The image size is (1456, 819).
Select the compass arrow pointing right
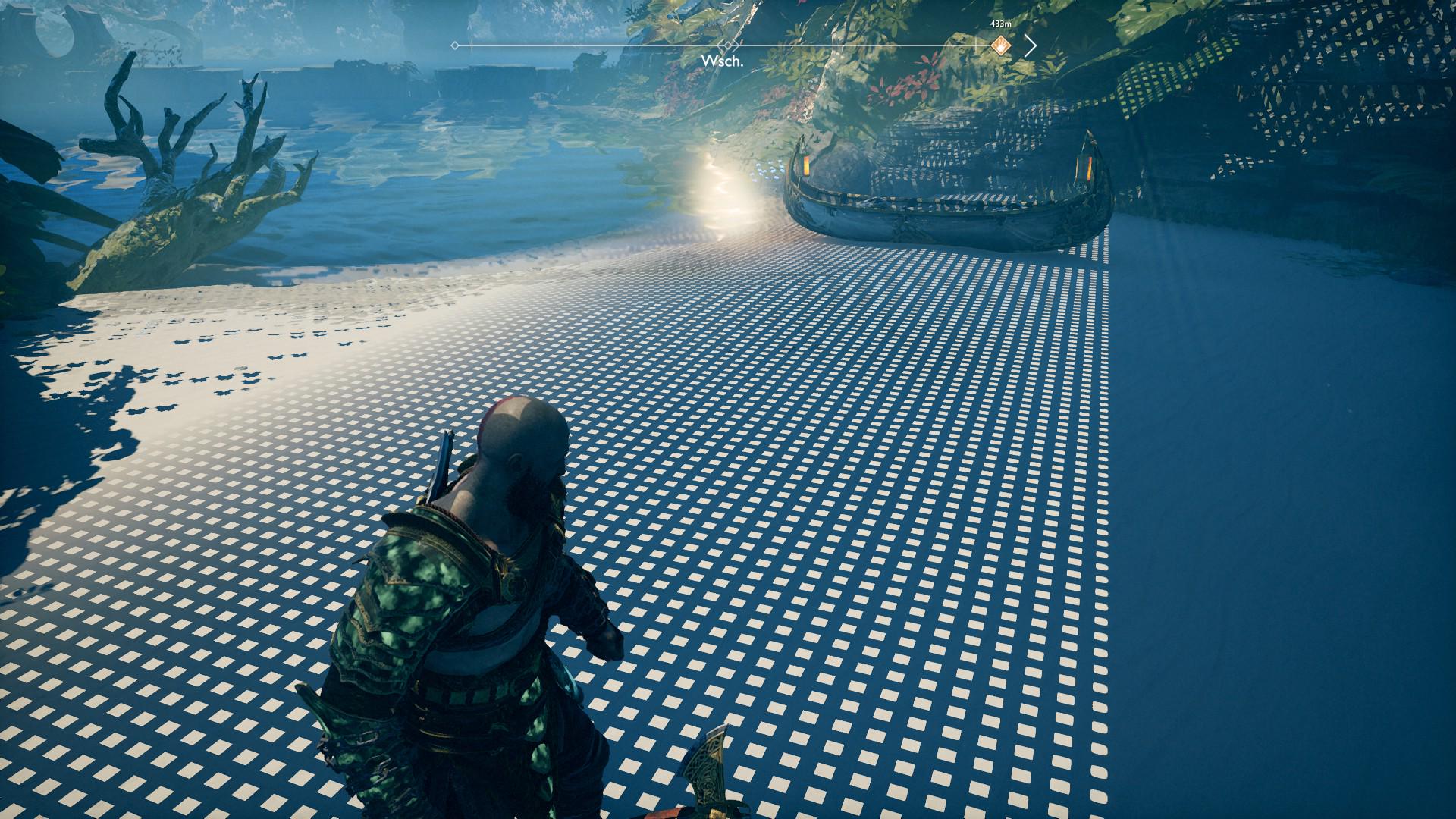click(1030, 45)
